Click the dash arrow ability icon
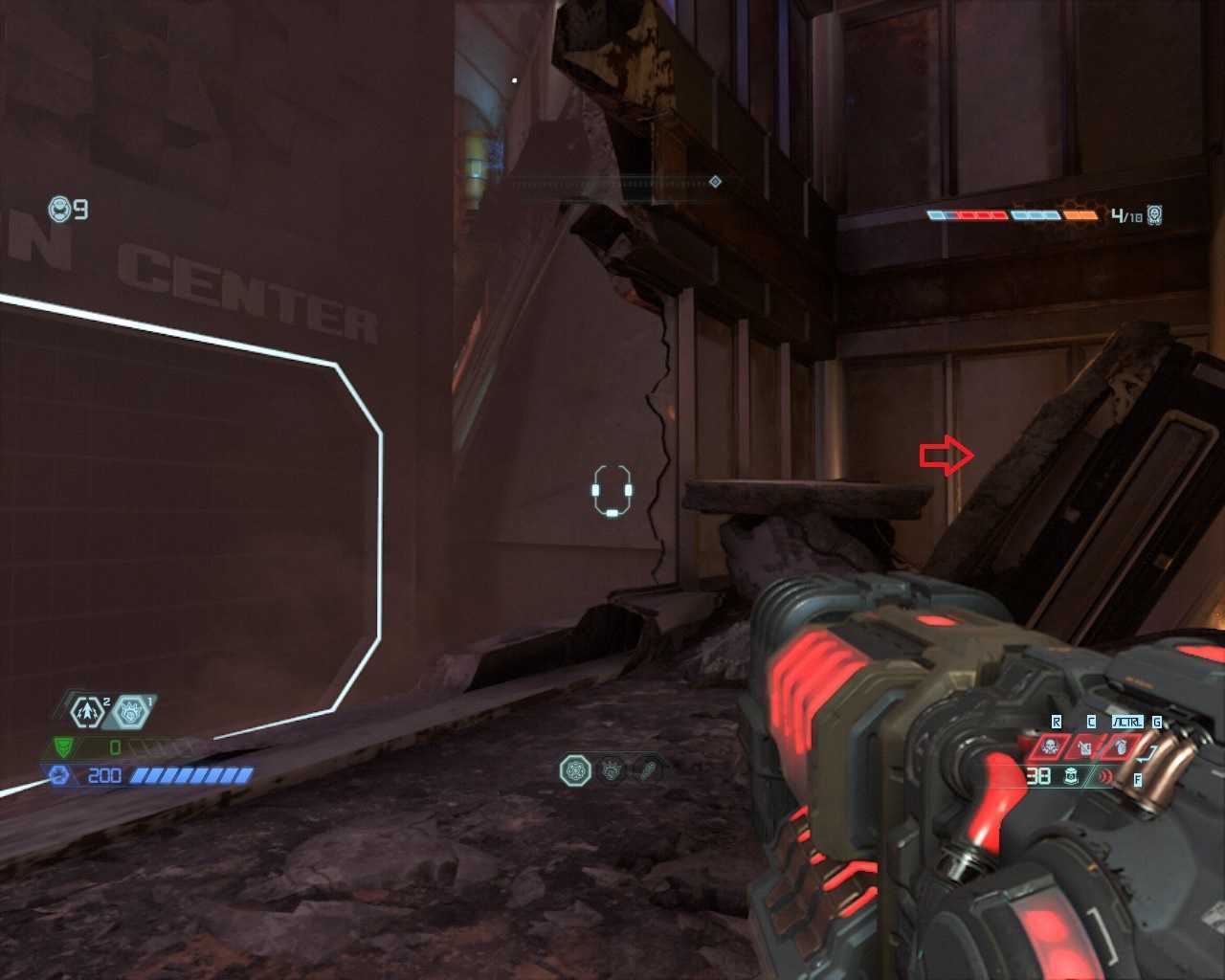This screenshot has width=1225, height=980. click(87, 711)
